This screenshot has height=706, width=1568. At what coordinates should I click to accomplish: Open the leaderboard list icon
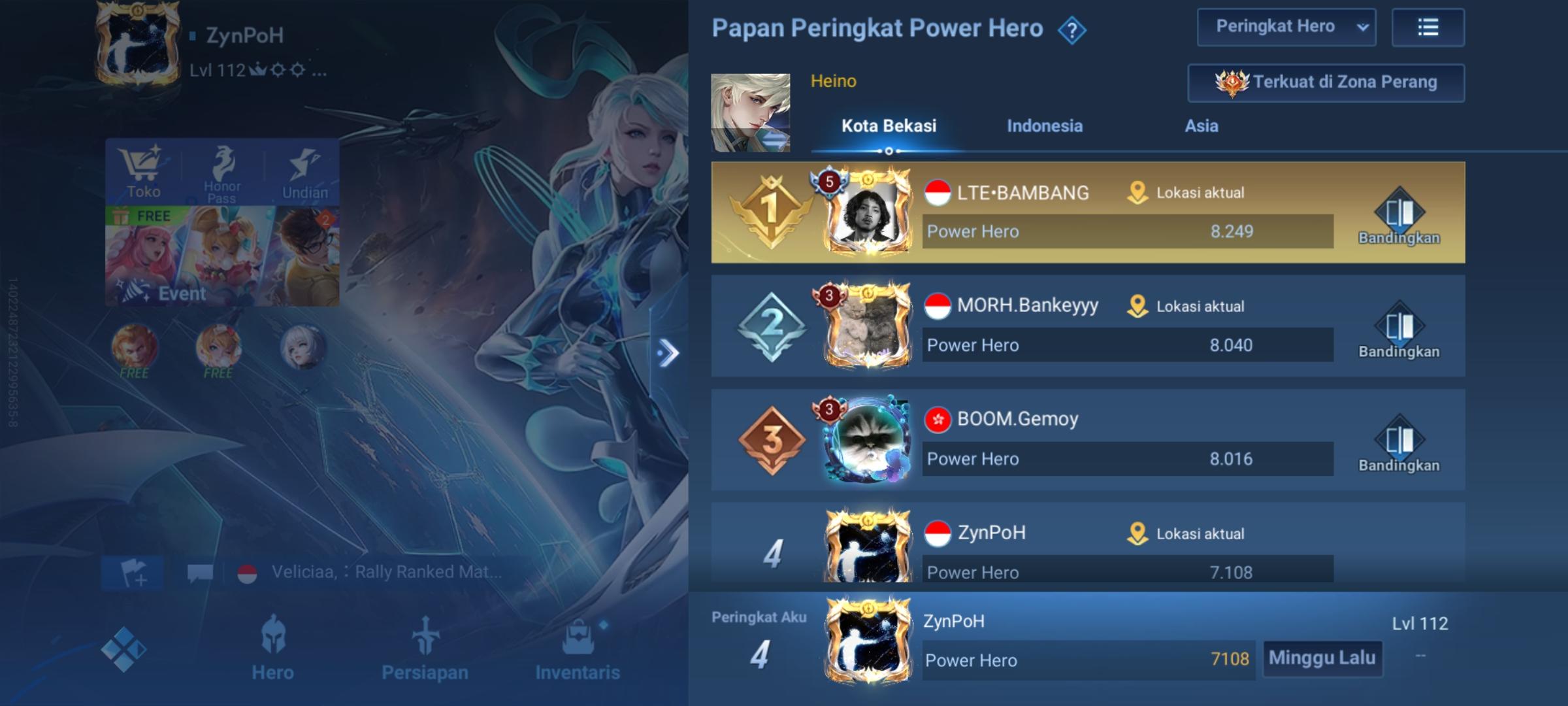click(x=1428, y=27)
